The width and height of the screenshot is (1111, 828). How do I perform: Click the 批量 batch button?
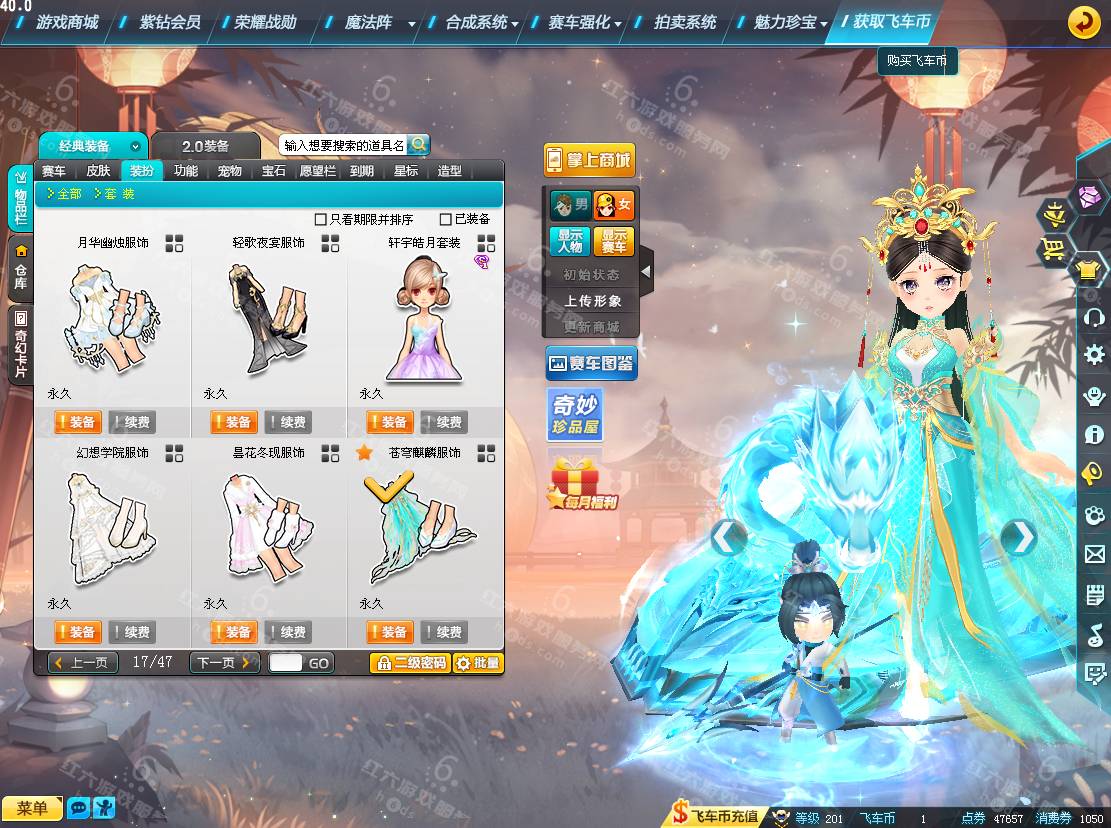click(x=478, y=662)
